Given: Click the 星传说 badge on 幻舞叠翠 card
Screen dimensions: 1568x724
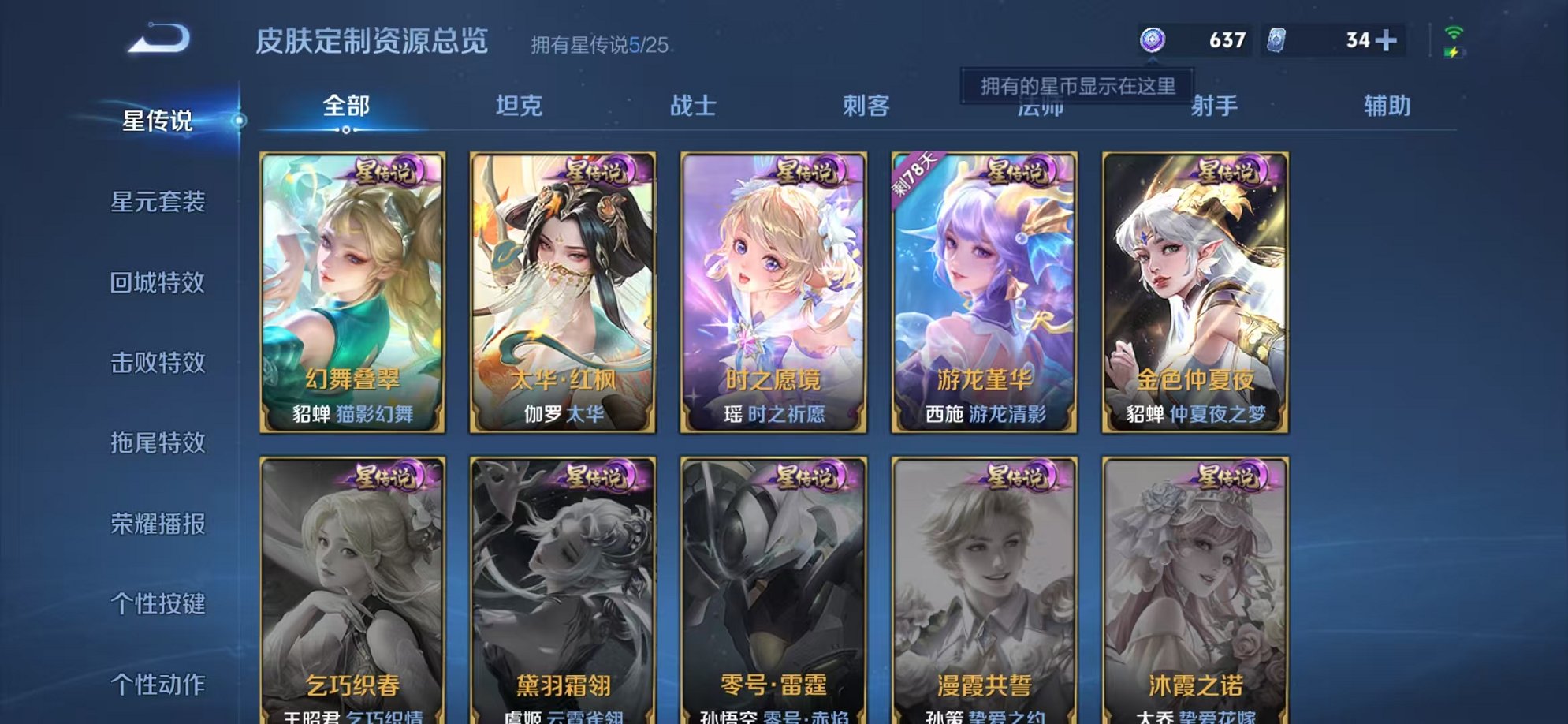Looking at the screenshot, I should click(389, 175).
